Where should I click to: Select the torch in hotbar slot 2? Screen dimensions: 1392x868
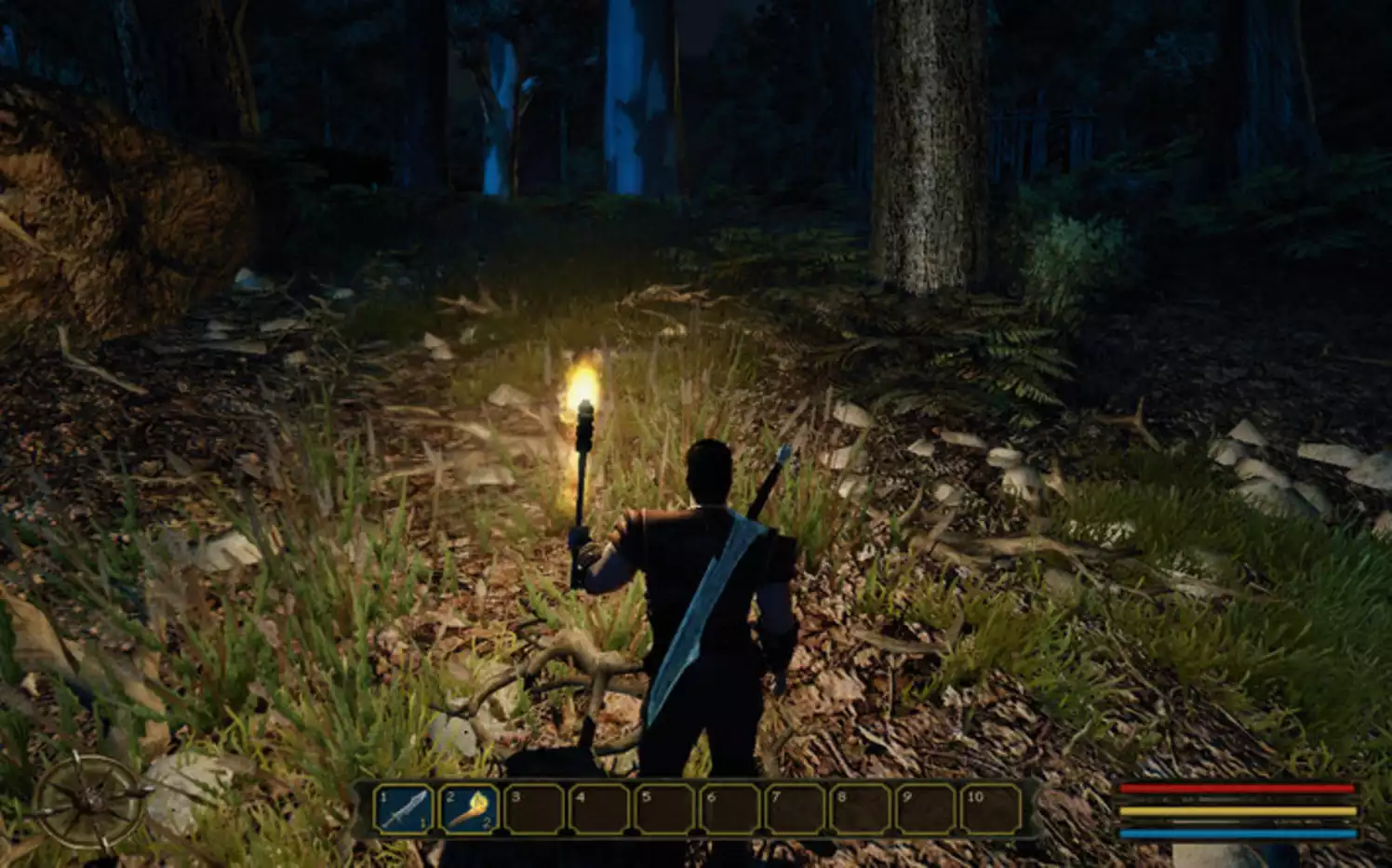tap(468, 808)
